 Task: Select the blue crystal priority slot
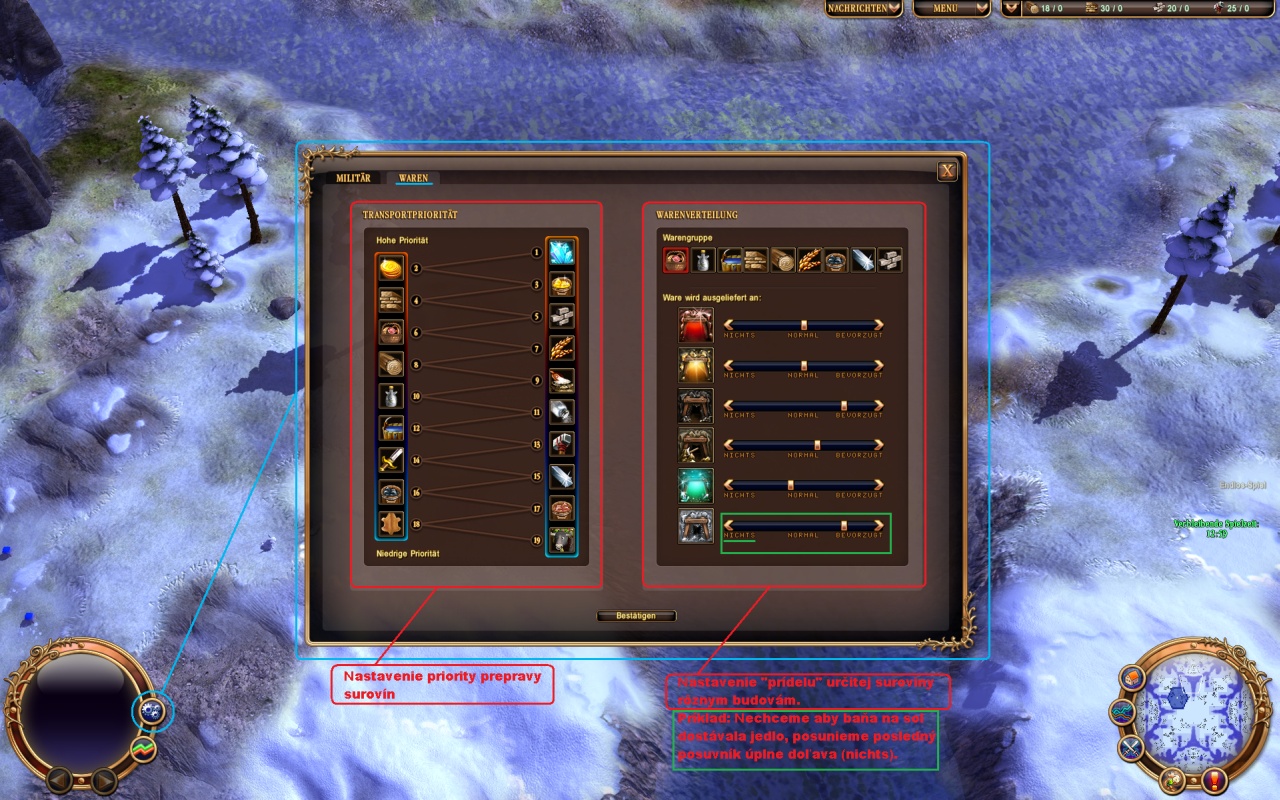(562, 253)
